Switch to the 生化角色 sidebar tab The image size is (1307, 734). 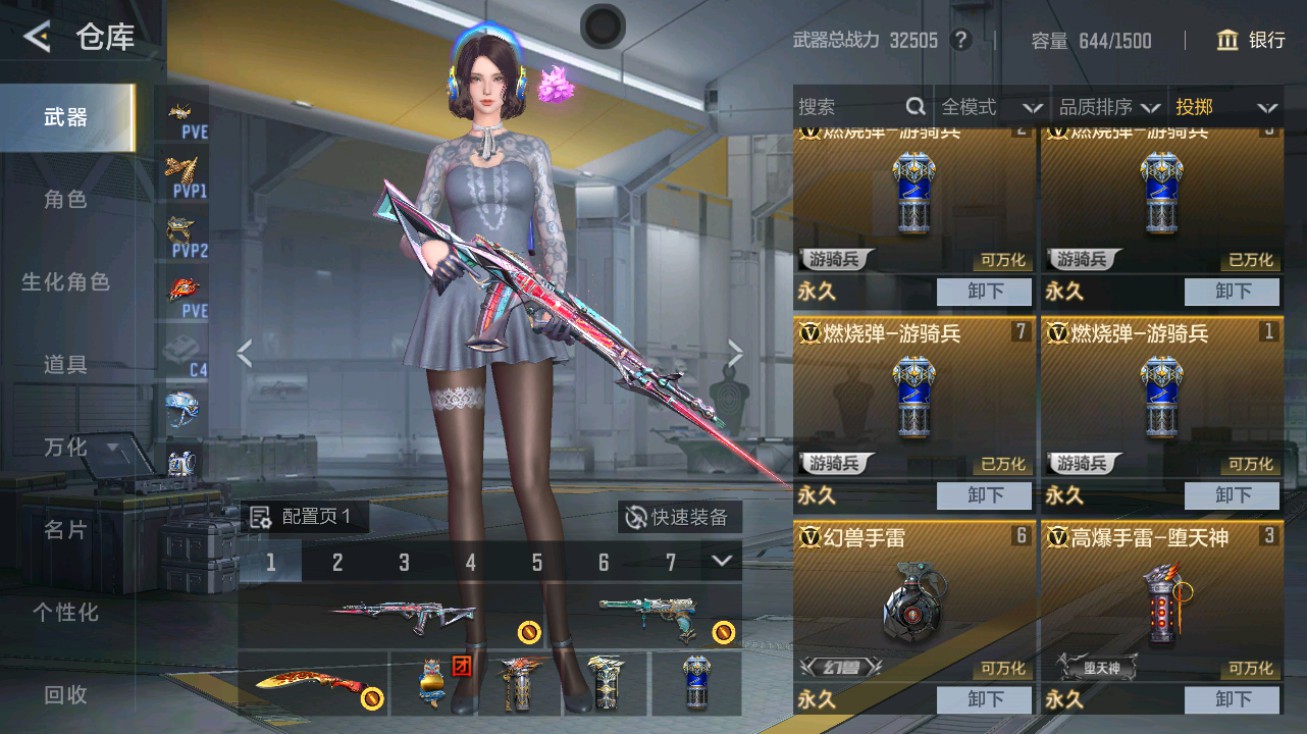(65, 283)
